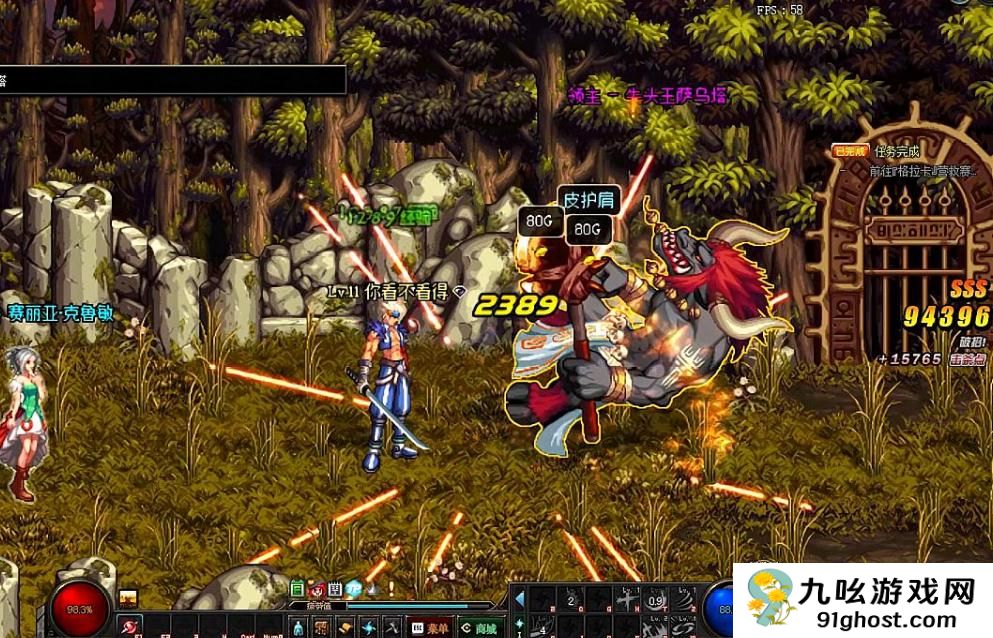Activate the skill showing 0.9 cooldown

click(x=657, y=600)
